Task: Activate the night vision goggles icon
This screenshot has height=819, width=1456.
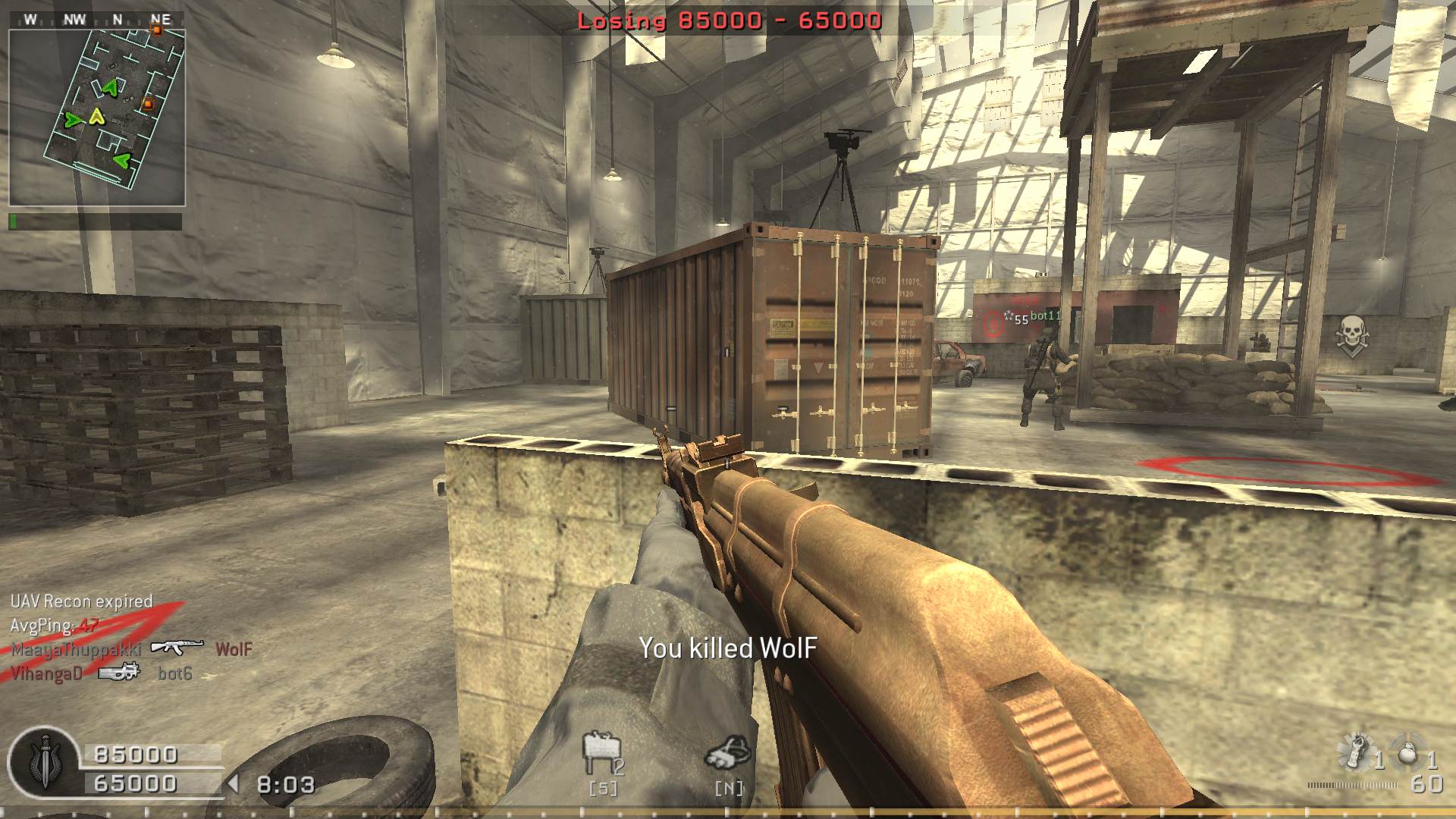Action: [728, 752]
